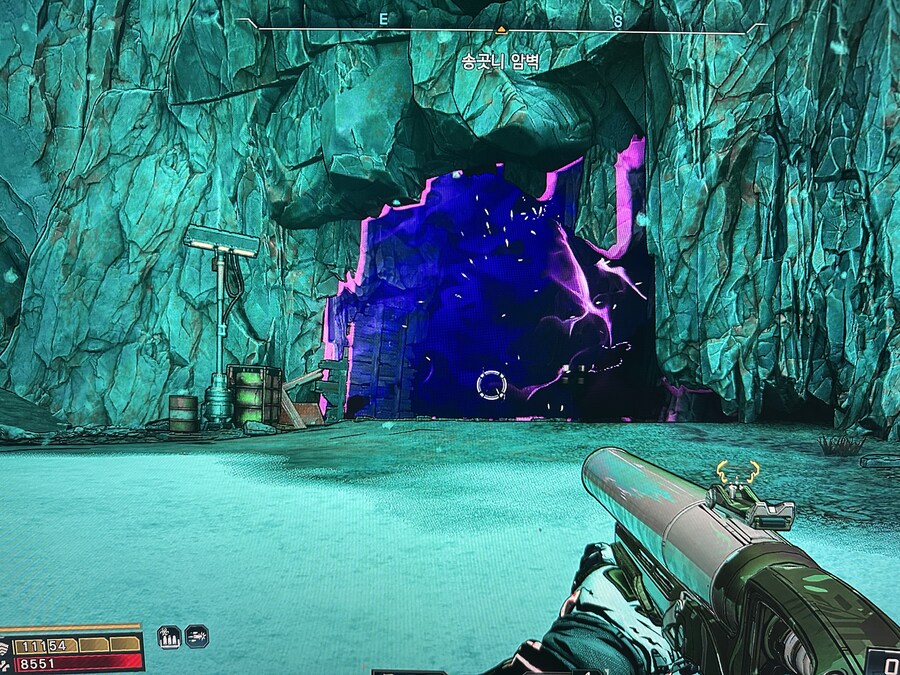Click the ammo bullets buff icon
This screenshot has height=675, width=900.
click(x=169, y=636)
